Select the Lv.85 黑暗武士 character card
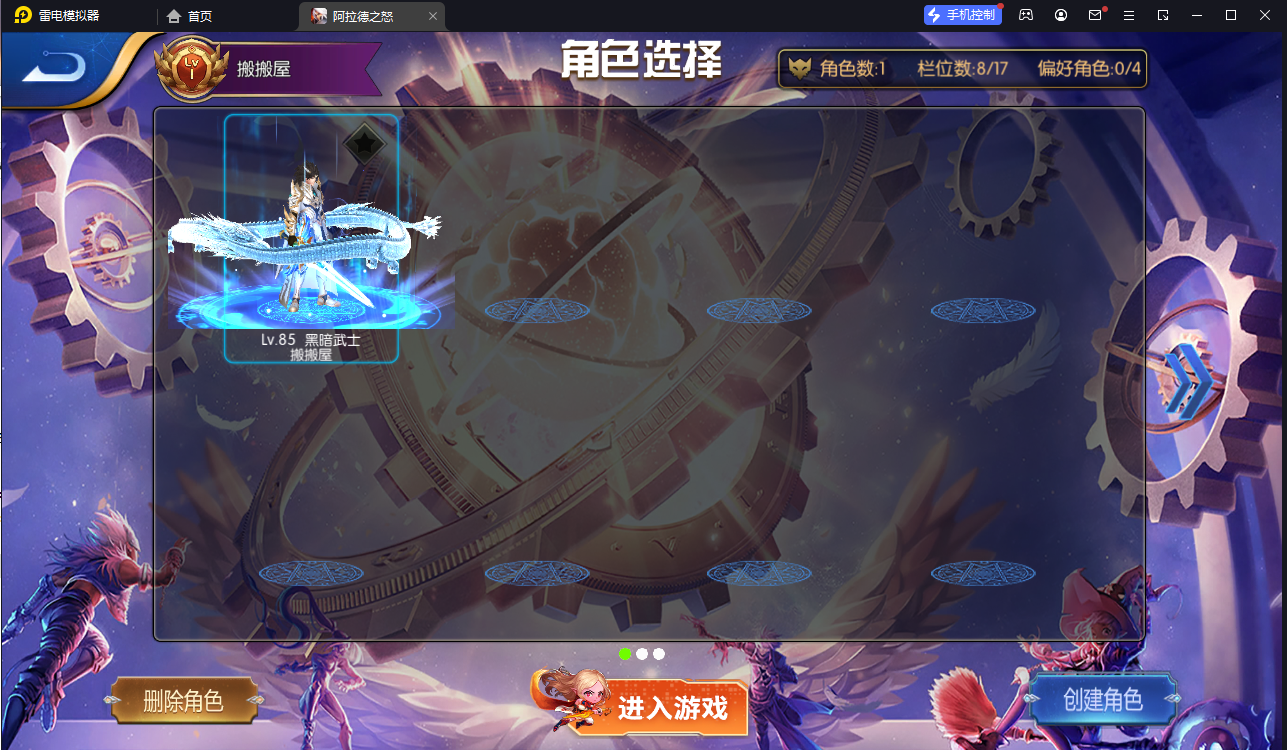Viewport: 1287px width, 750px height. 311,240
